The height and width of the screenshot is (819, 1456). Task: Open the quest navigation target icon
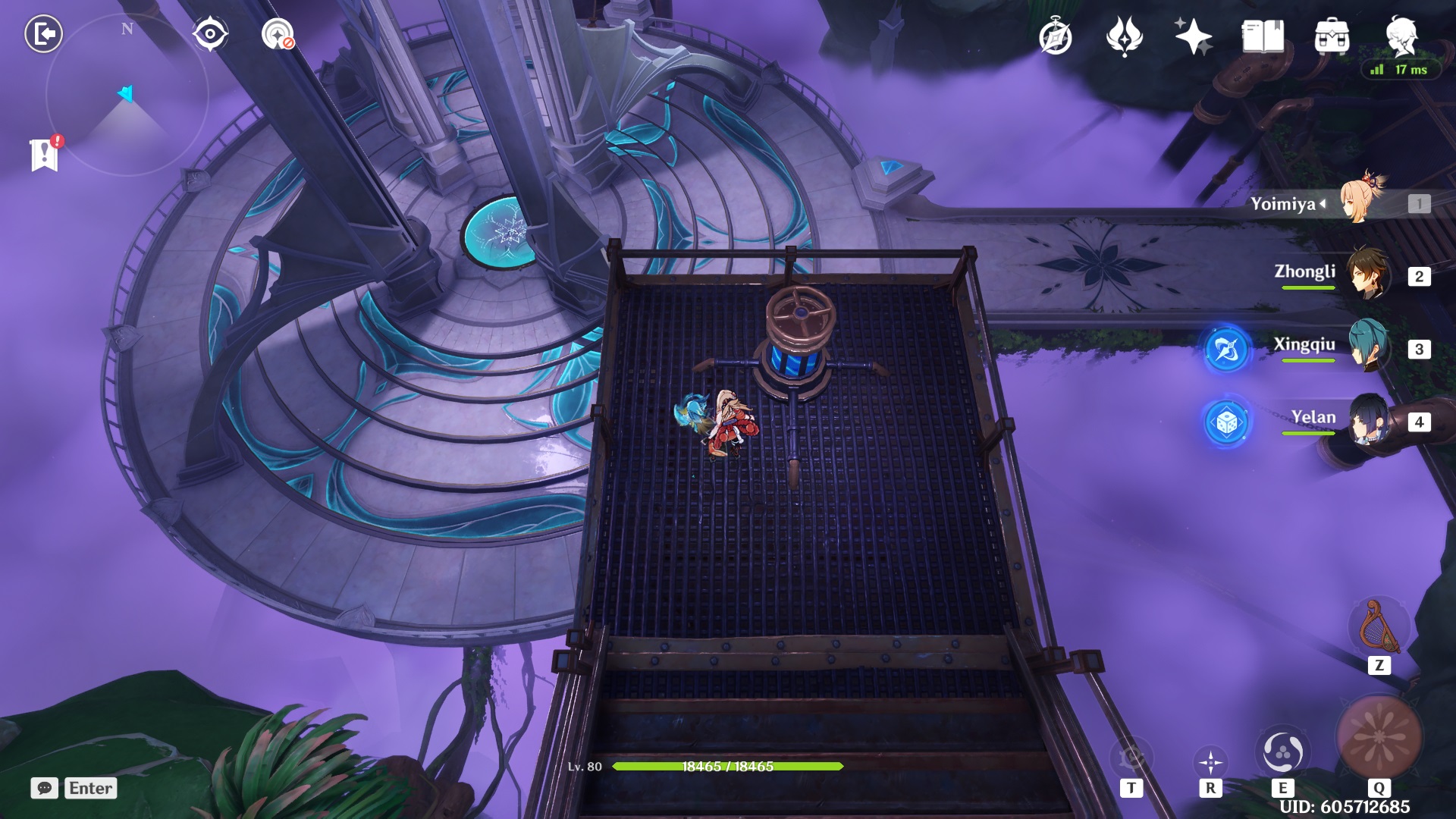[x=278, y=34]
